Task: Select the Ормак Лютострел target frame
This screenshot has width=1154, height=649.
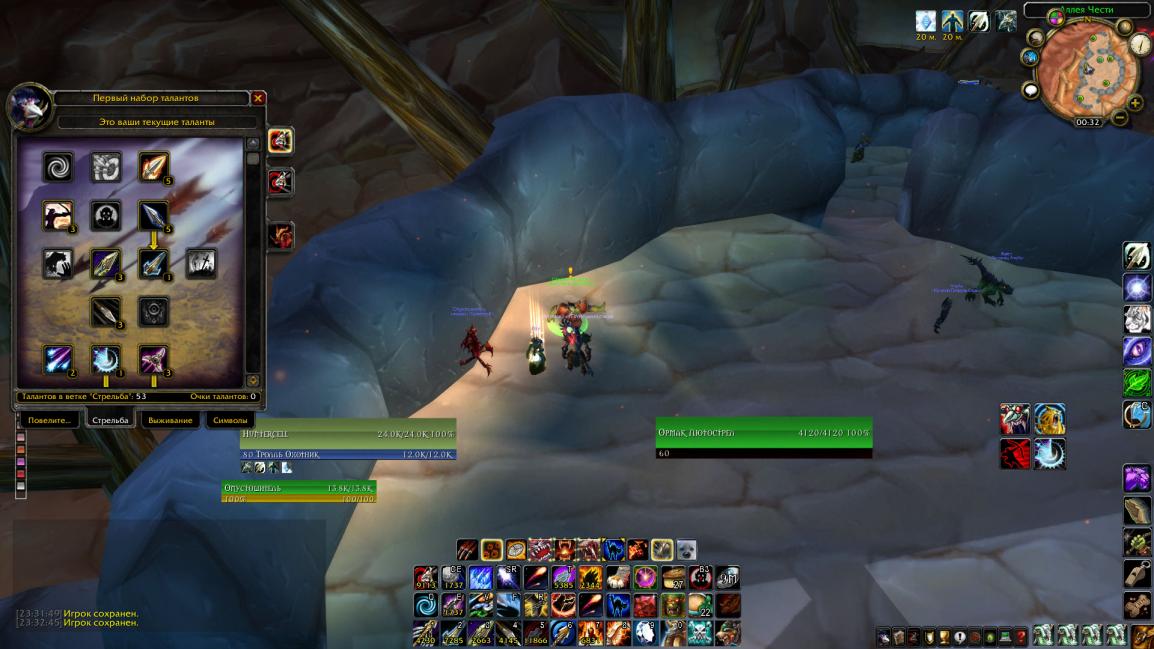Action: click(x=764, y=433)
